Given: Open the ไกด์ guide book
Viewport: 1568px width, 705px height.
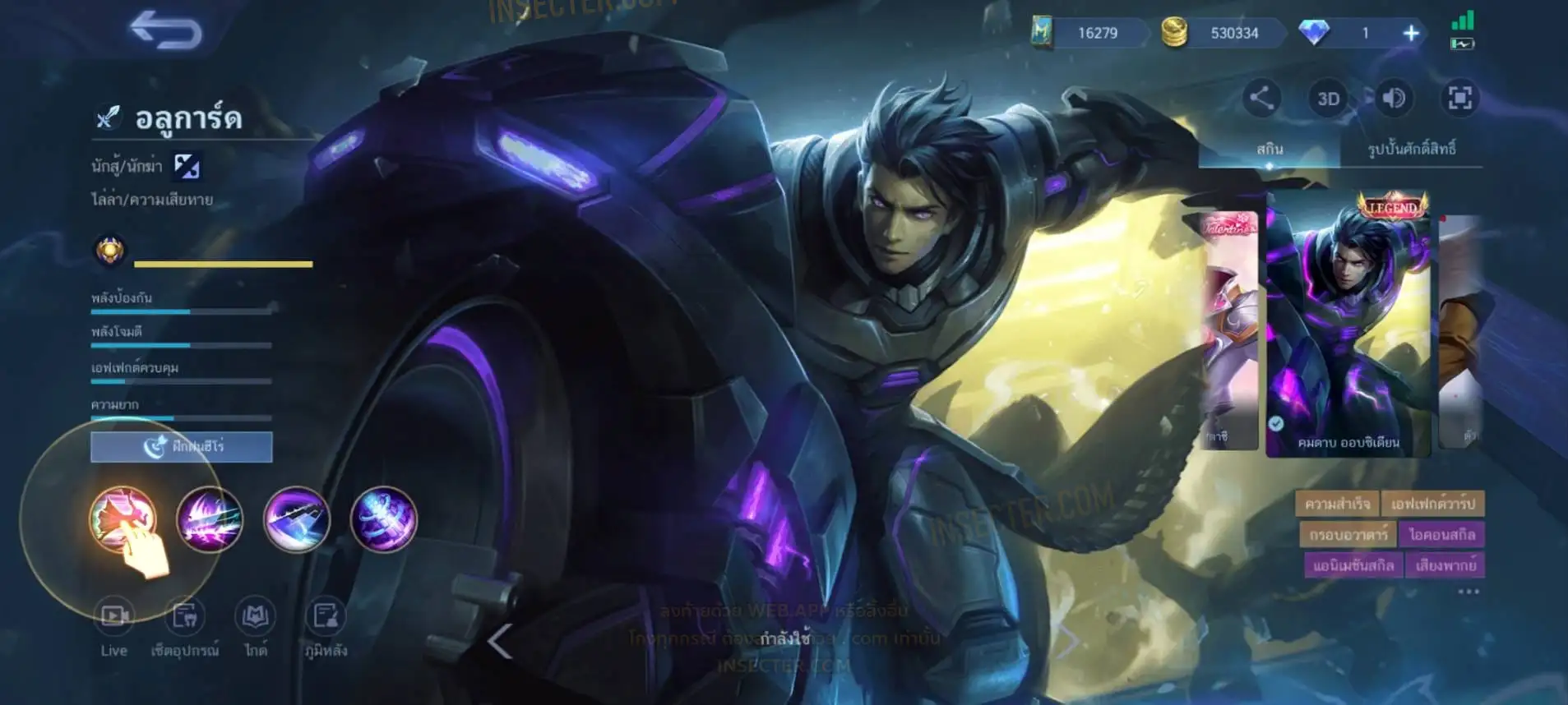Looking at the screenshot, I should (x=256, y=626).
